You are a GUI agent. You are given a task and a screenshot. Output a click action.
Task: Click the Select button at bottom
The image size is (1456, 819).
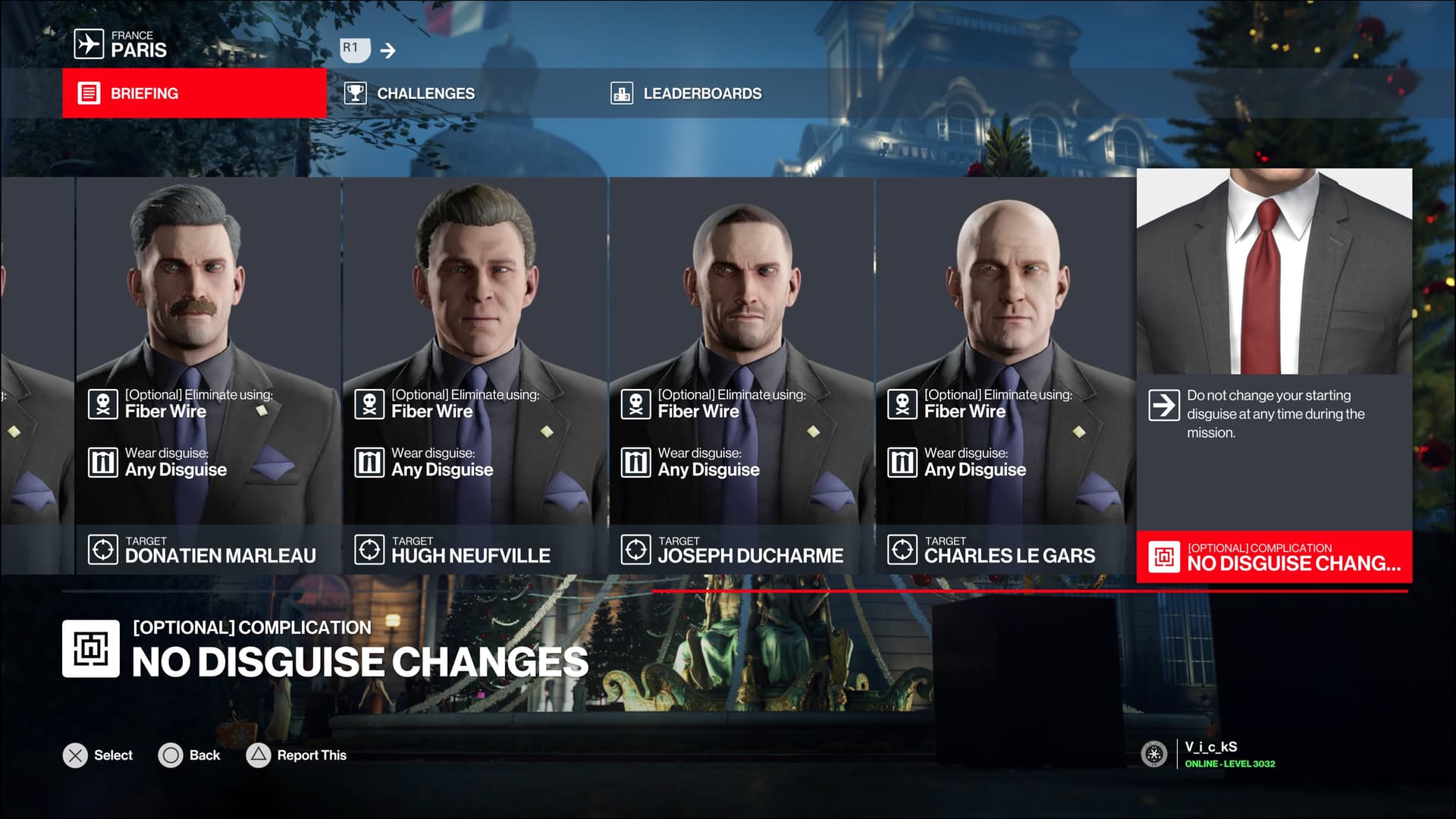click(x=98, y=755)
